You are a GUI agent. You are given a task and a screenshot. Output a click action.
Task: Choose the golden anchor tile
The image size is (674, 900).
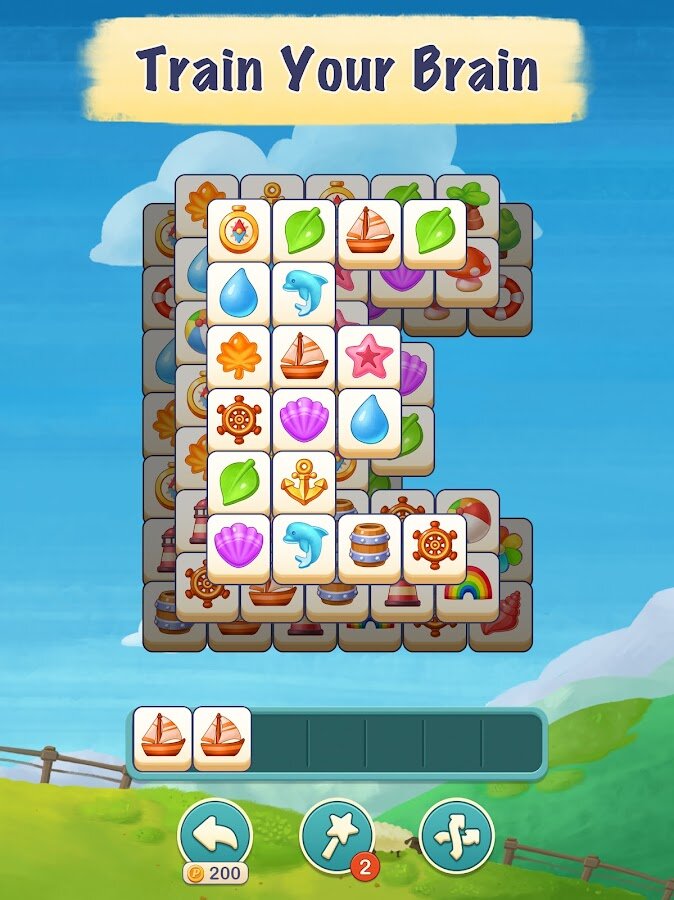303,481
